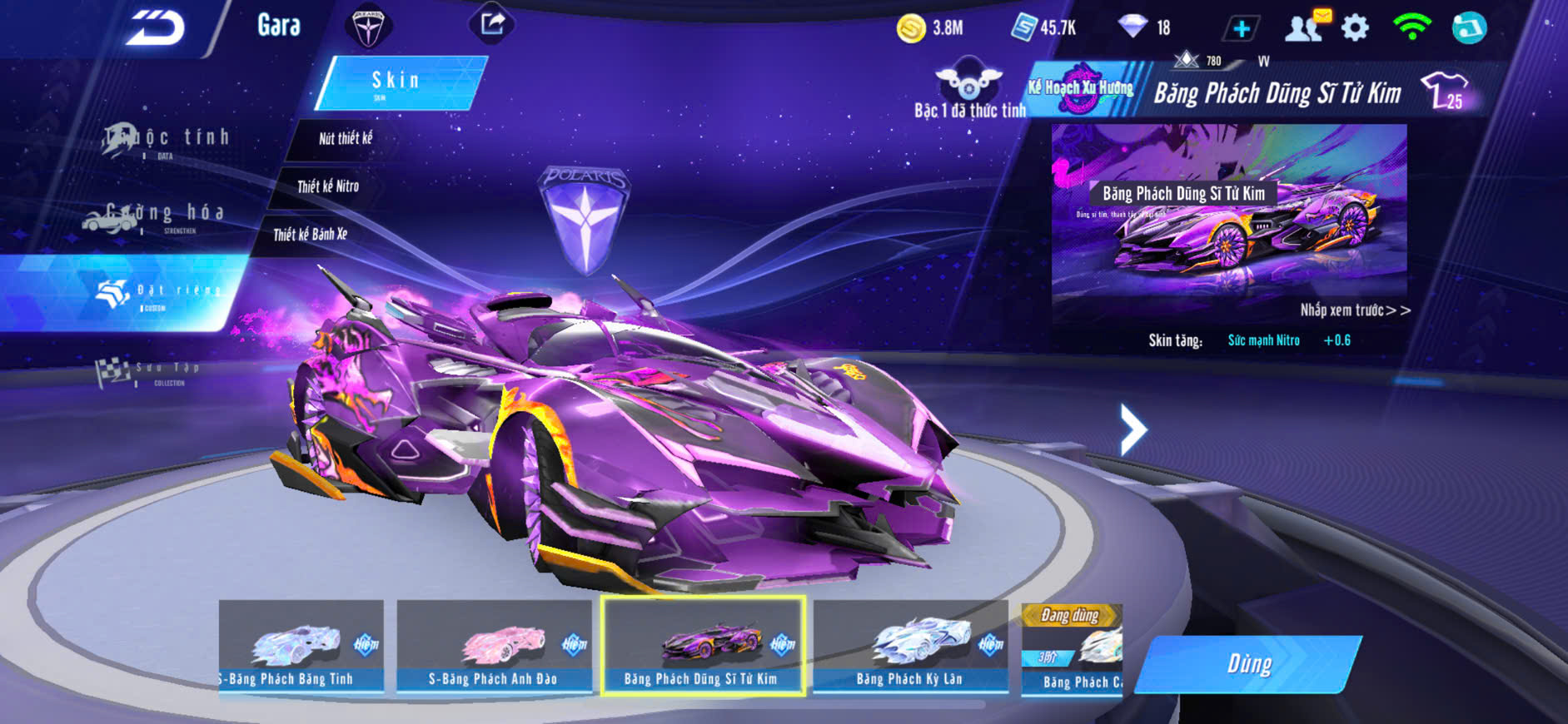Choose the S-Băng Phách Anh Đào skin
This screenshot has width=1568, height=724.
(493, 647)
